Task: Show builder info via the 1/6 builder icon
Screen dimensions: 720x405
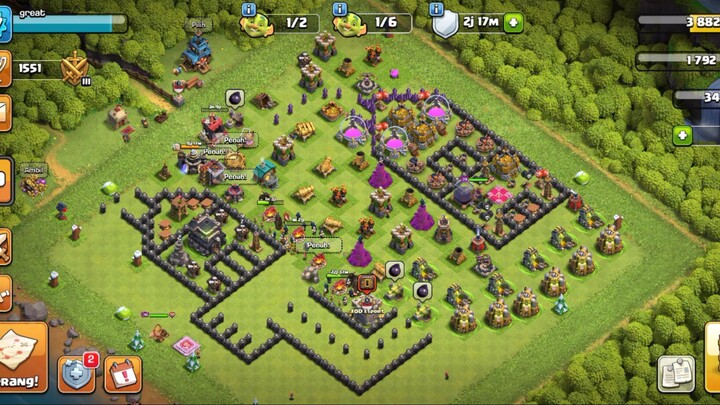Action: pos(347,22)
